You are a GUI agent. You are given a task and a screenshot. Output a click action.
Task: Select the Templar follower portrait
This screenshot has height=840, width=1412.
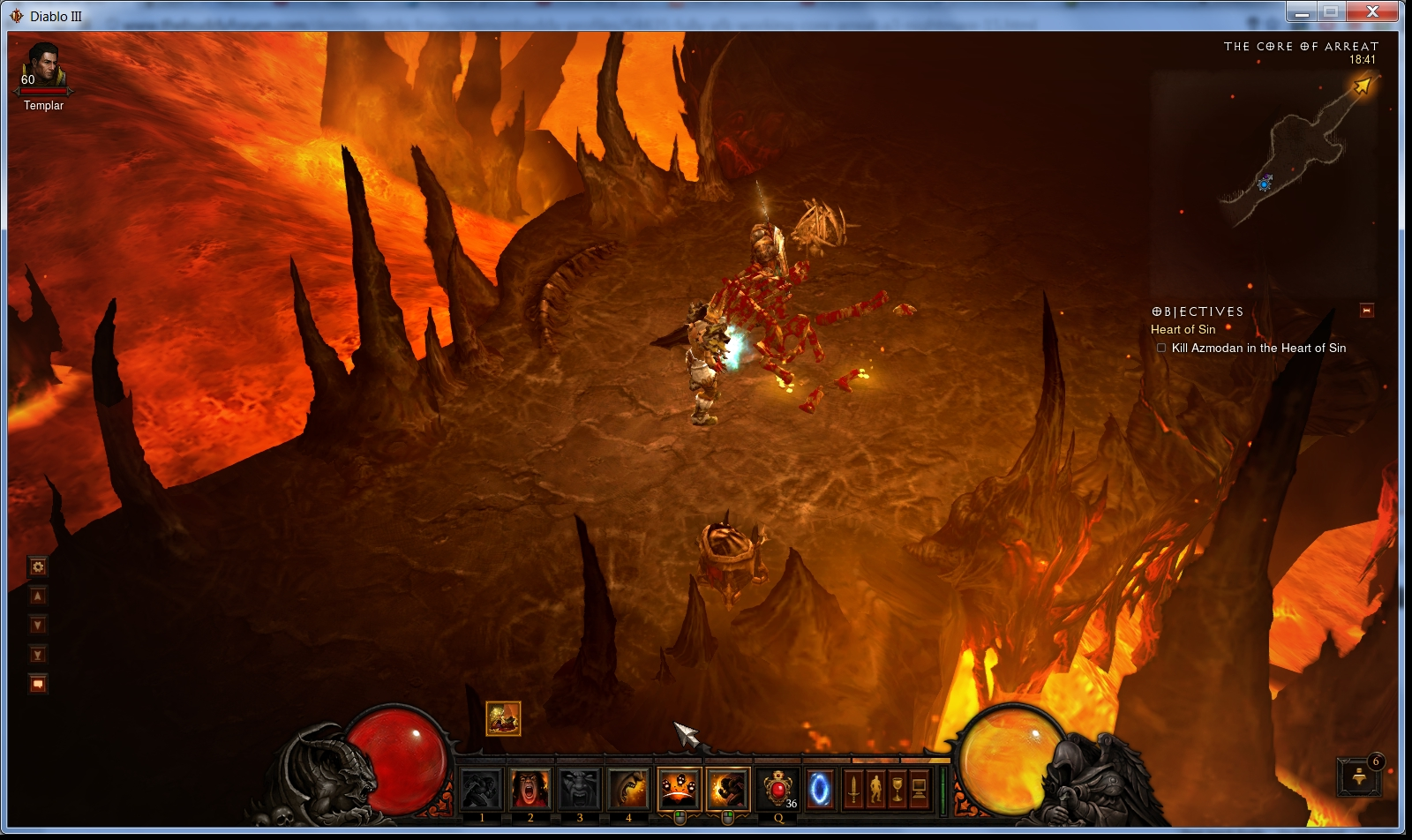43,67
